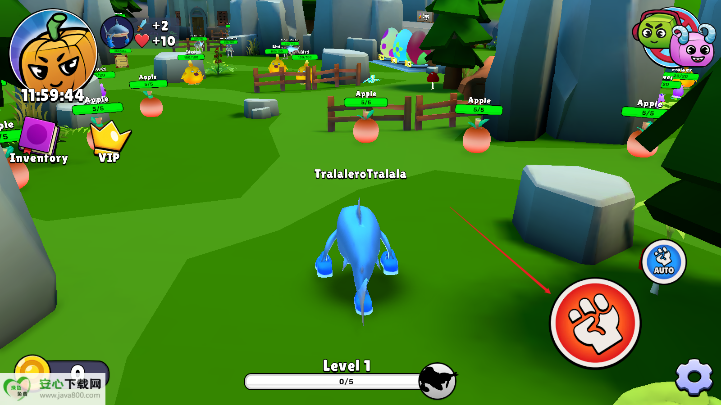
Task: Open settings with the gear icon
Action: [694, 377]
